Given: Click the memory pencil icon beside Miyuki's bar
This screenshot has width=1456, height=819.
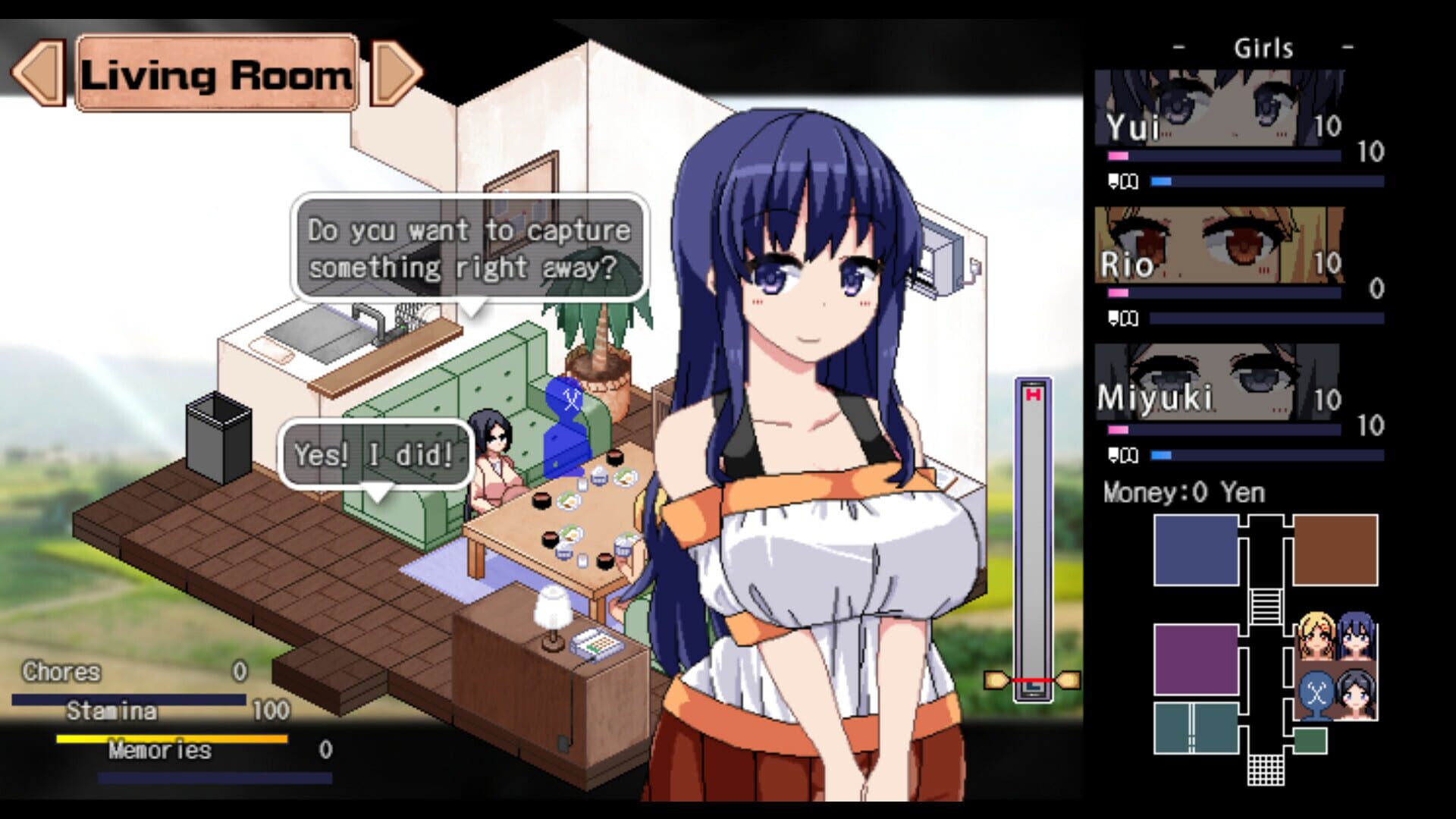Looking at the screenshot, I should click(1122, 453).
